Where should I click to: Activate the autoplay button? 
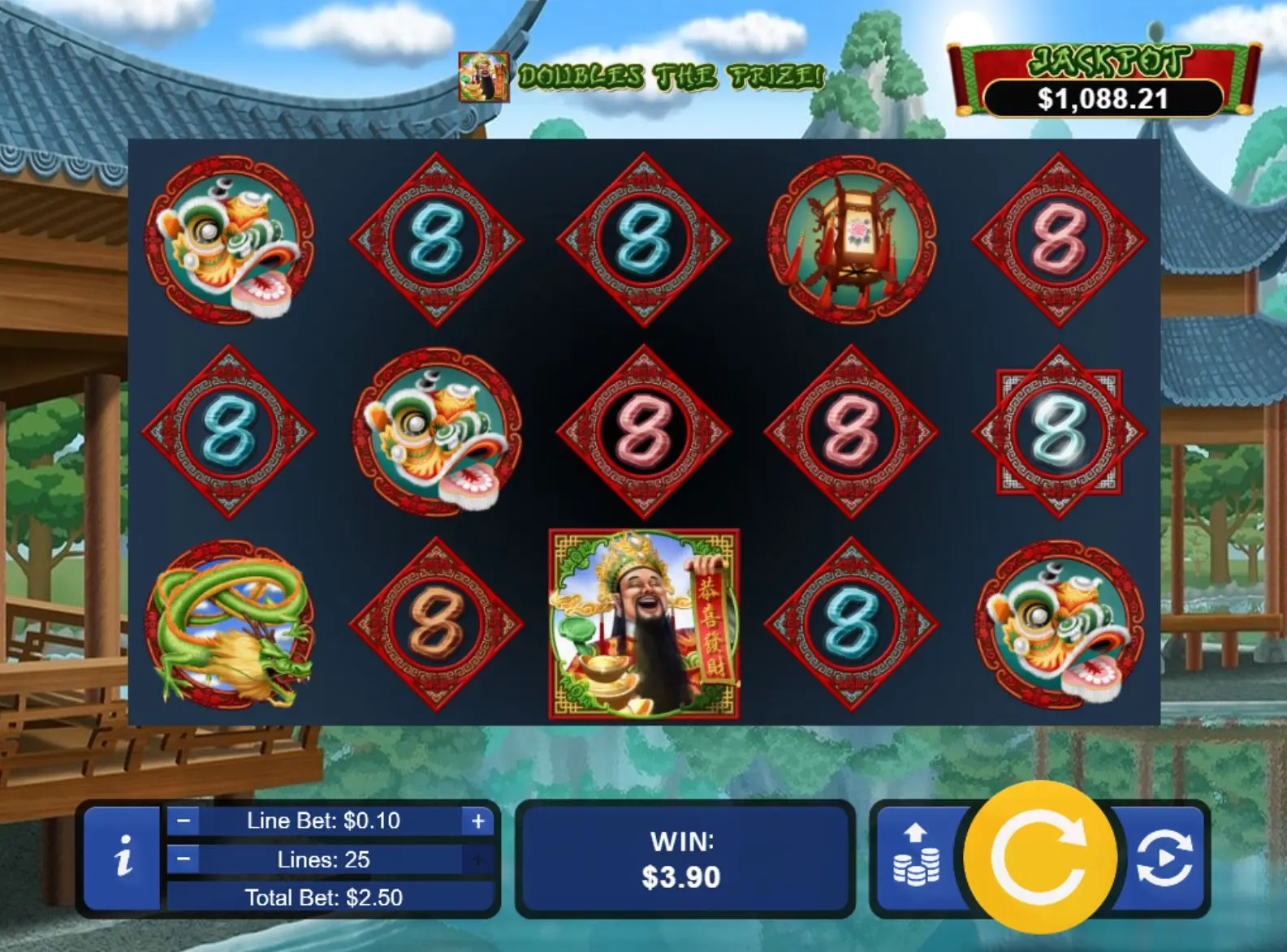tap(1164, 857)
